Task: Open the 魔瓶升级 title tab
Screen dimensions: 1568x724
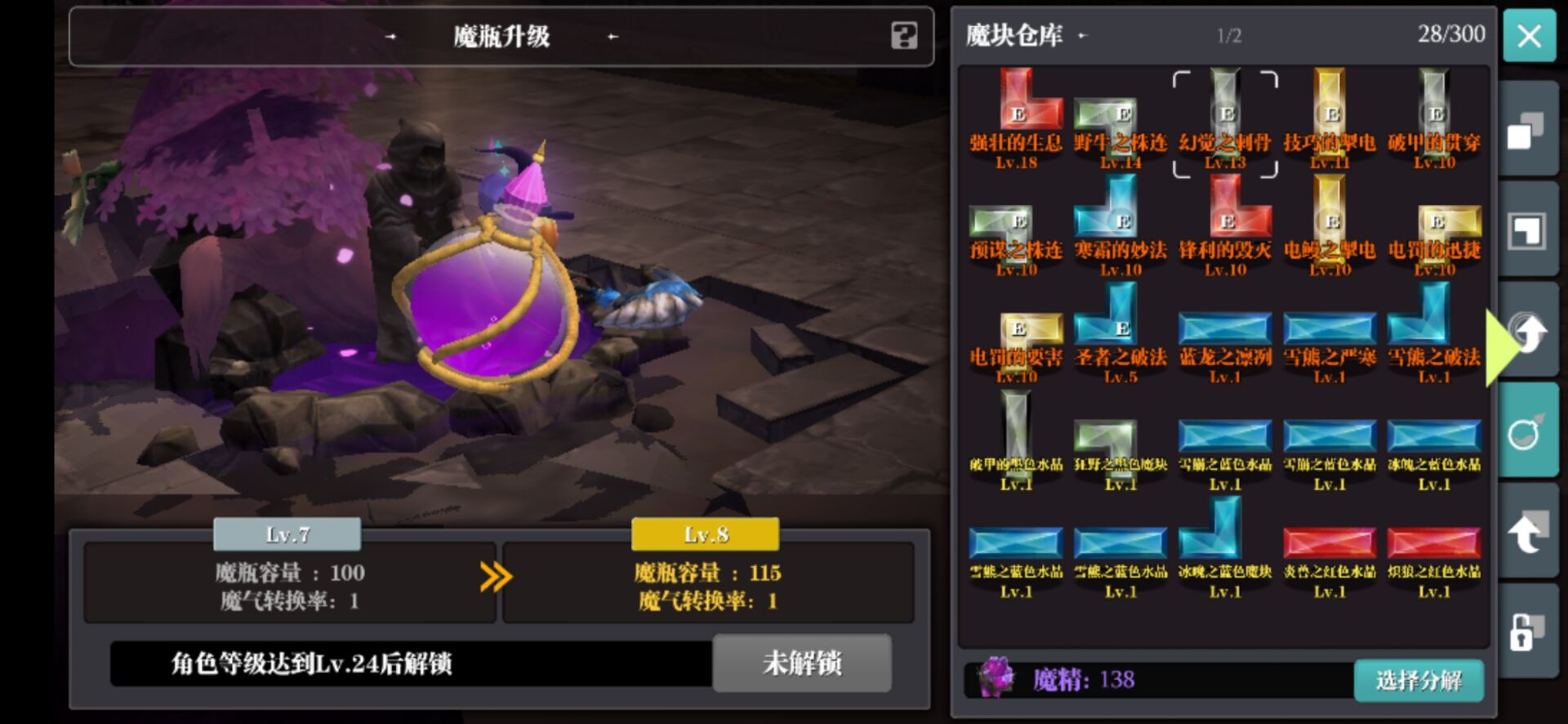Action: pyautogui.click(x=502, y=37)
